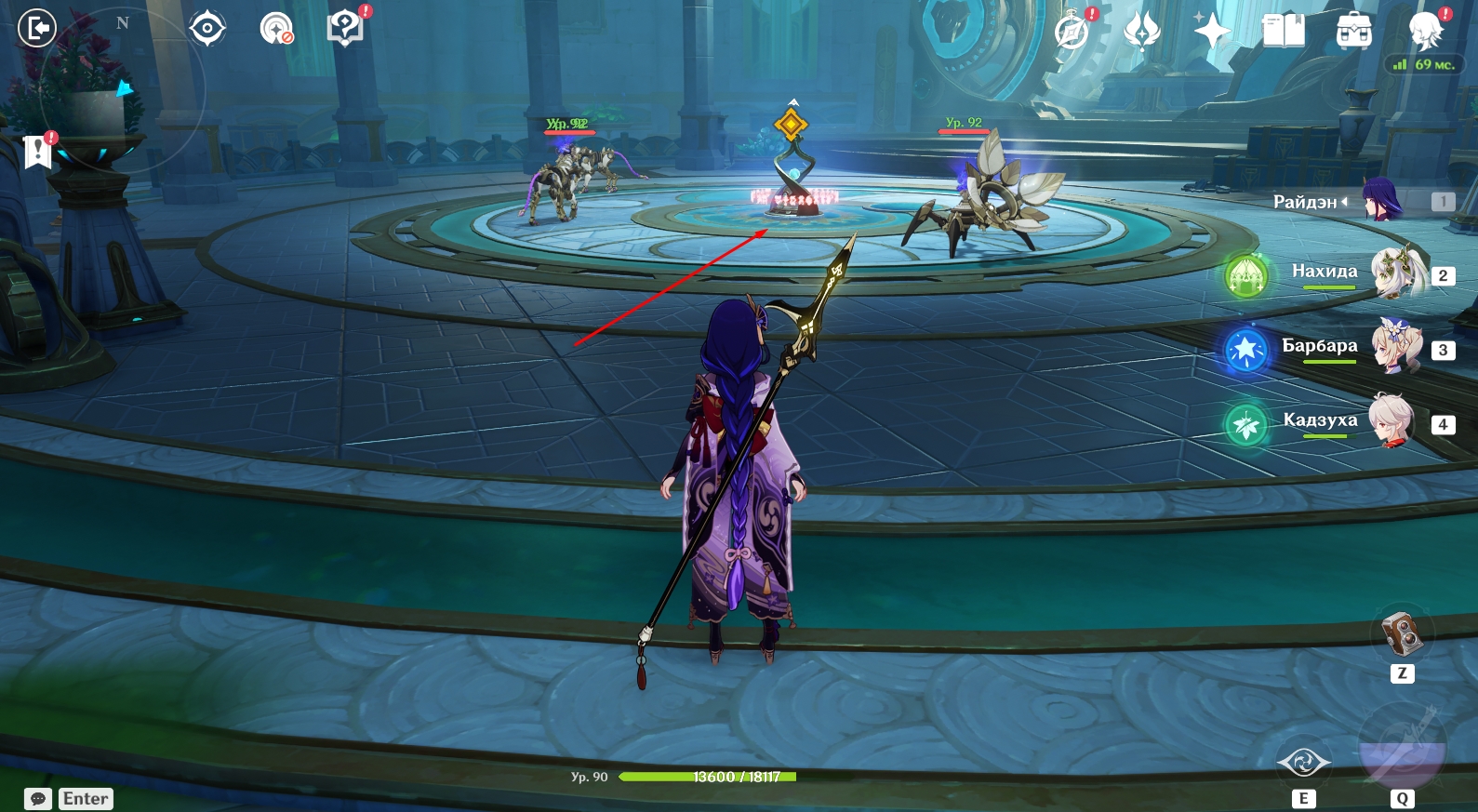Open the inventory bag icon
The height and width of the screenshot is (812, 1478).
point(1353,32)
